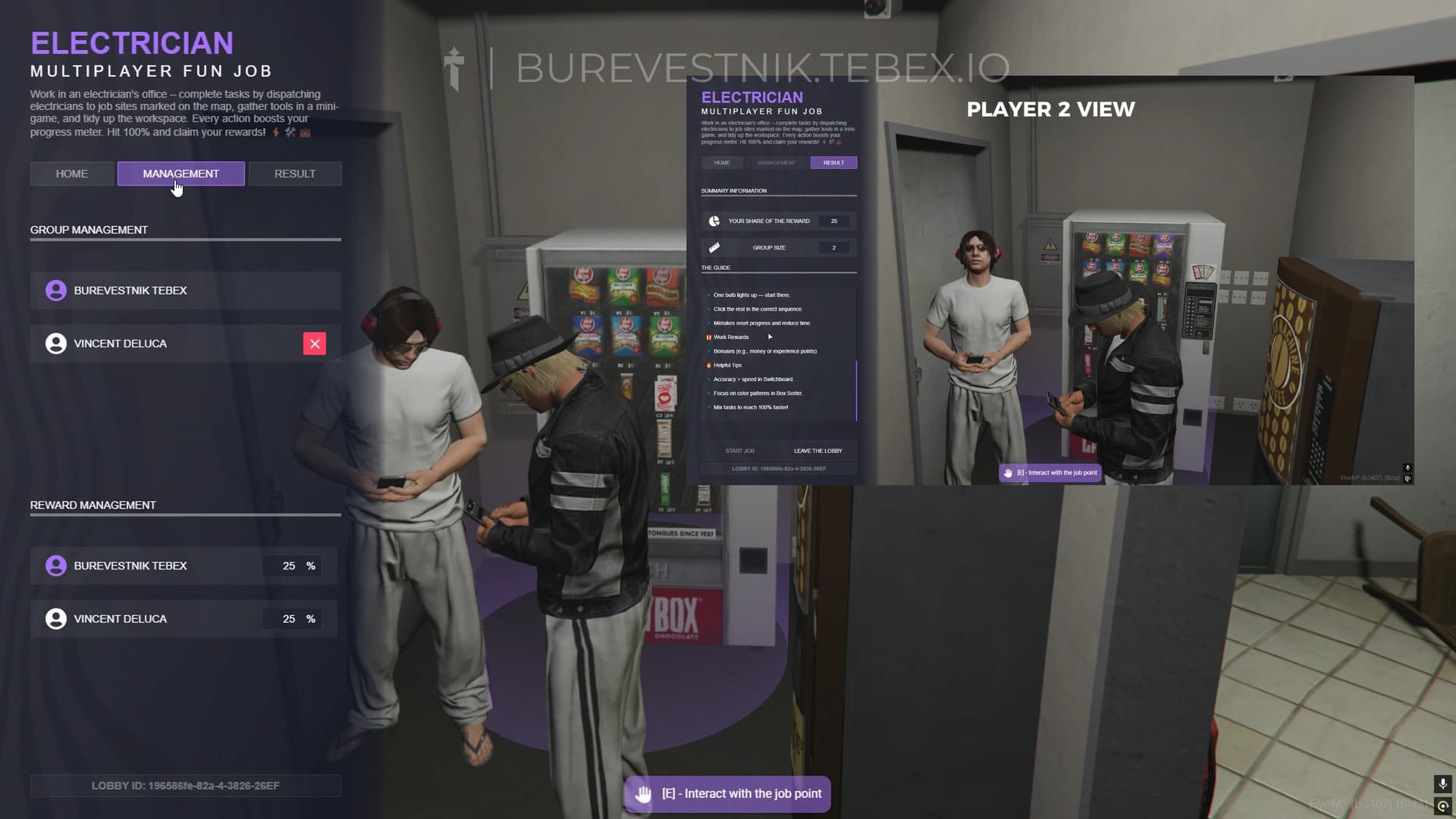Select the Lobby ID text field
Viewport: 1456px width, 819px height.
[x=185, y=786]
